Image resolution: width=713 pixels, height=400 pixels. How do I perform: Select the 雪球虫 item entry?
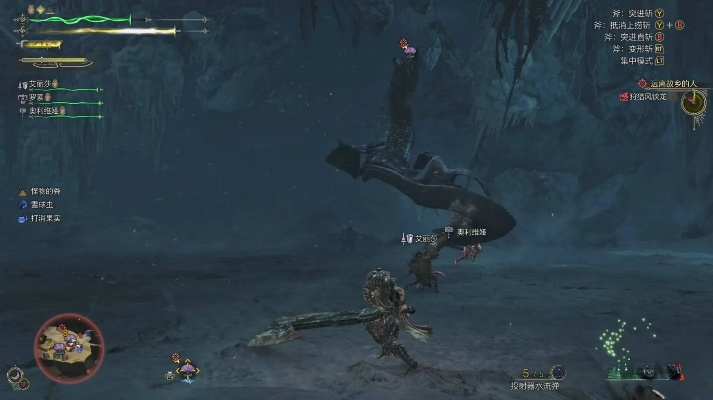click(x=42, y=204)
